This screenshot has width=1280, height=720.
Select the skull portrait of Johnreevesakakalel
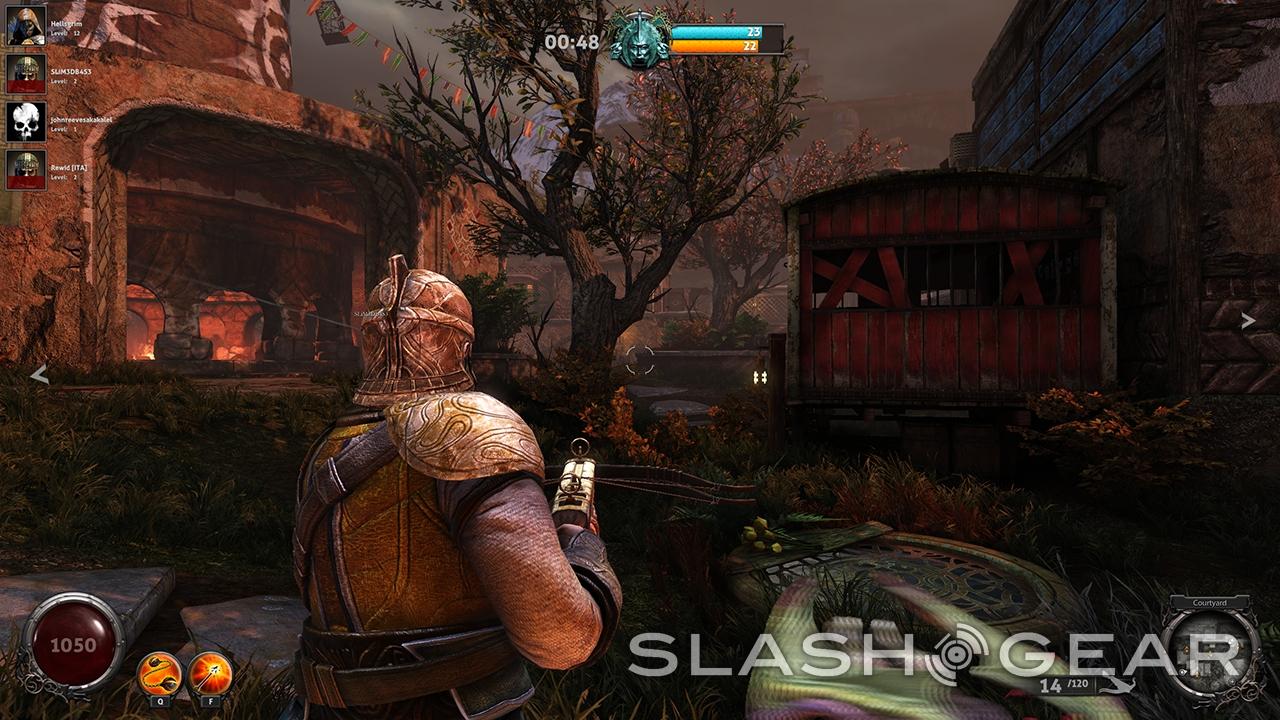click(x=26, y=121)
